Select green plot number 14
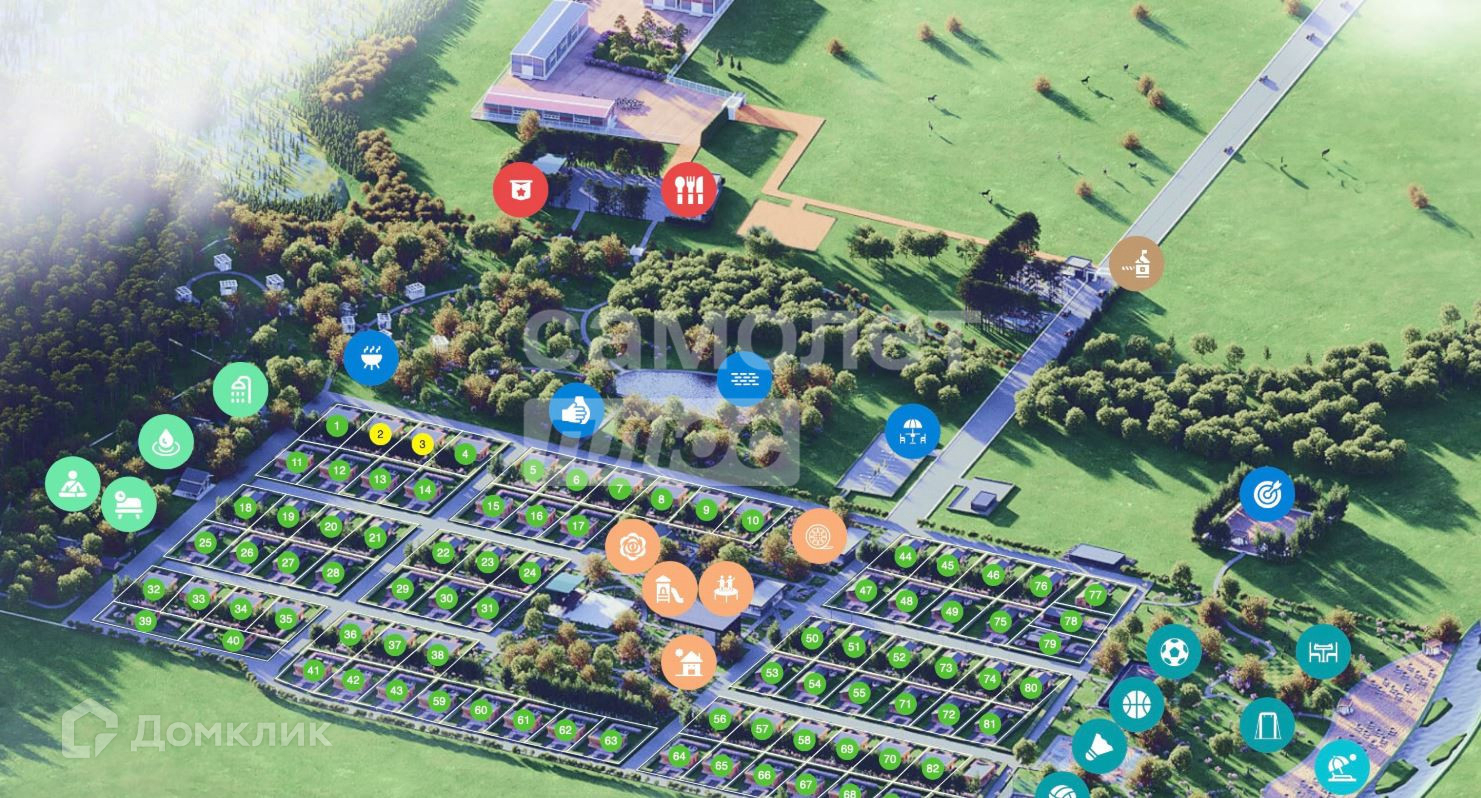1481x798 pixels. [424, 490]
